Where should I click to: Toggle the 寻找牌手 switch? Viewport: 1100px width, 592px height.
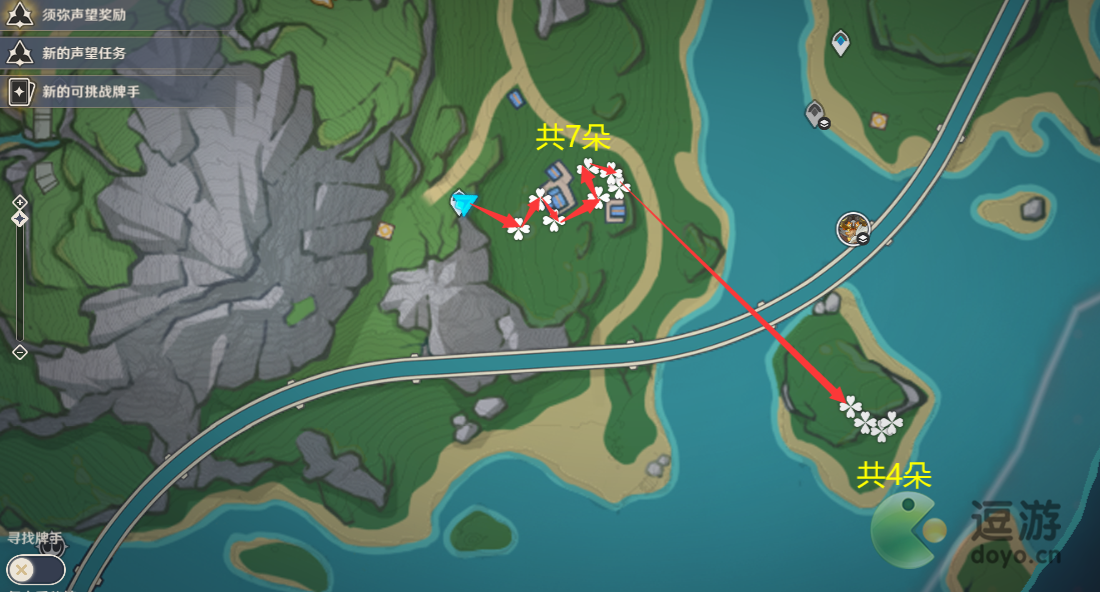(x=35, y=569)
